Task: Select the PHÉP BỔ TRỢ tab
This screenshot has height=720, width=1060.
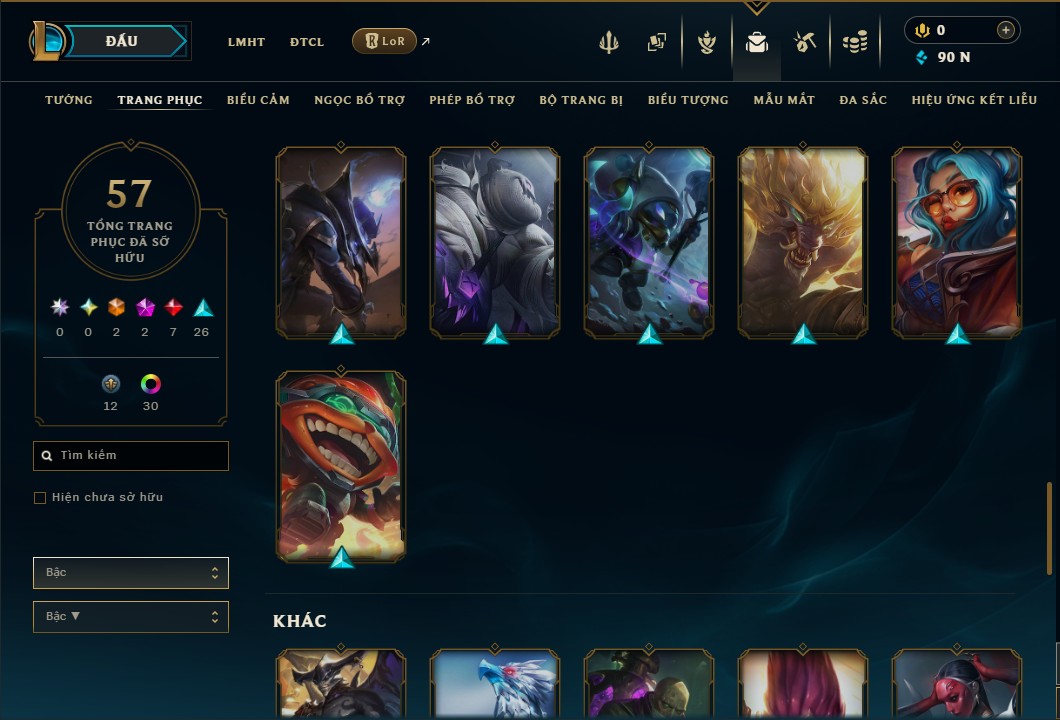Action: (x=472, y=100)
